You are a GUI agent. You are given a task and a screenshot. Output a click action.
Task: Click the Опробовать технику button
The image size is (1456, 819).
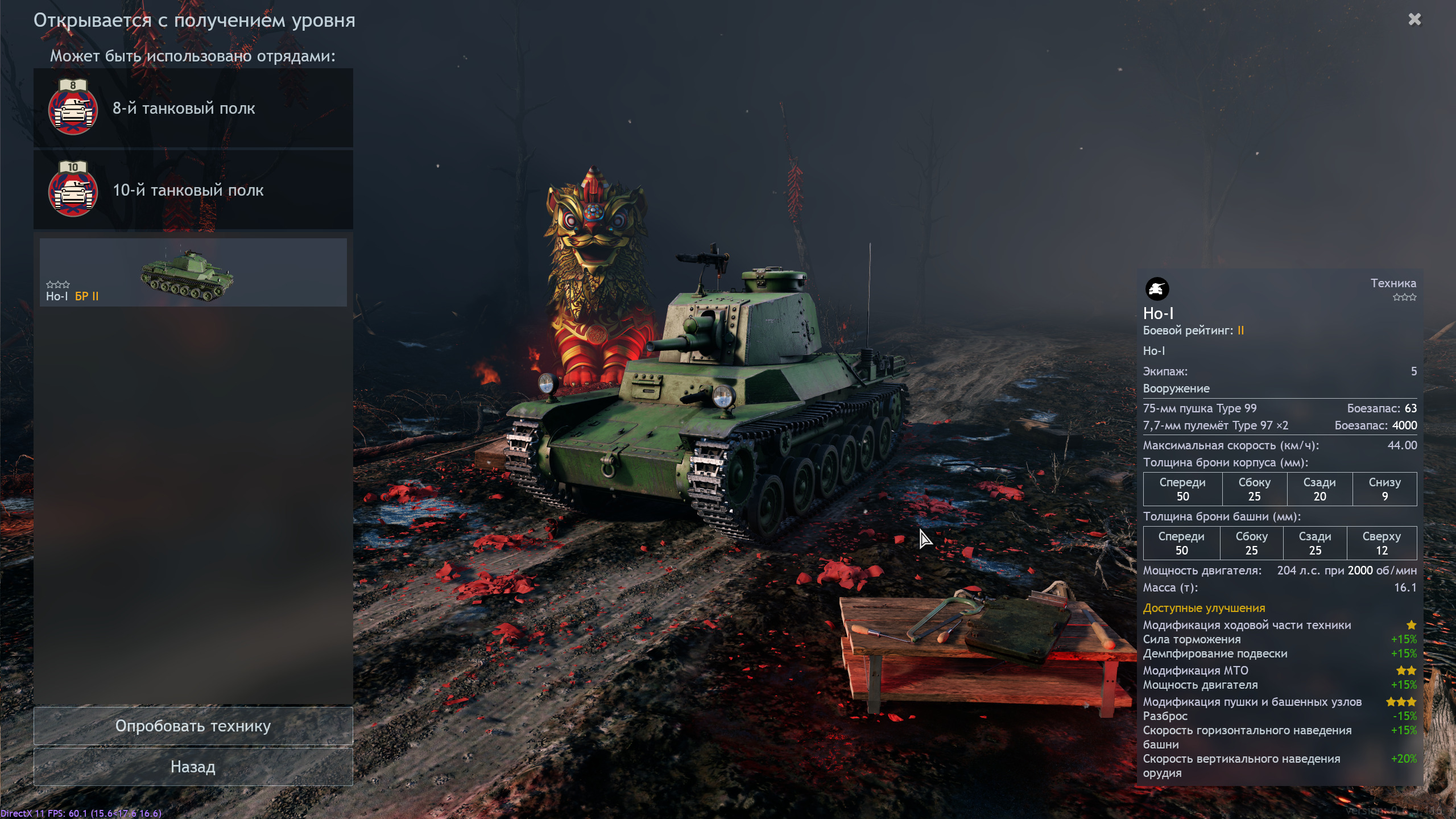(193, 726)
